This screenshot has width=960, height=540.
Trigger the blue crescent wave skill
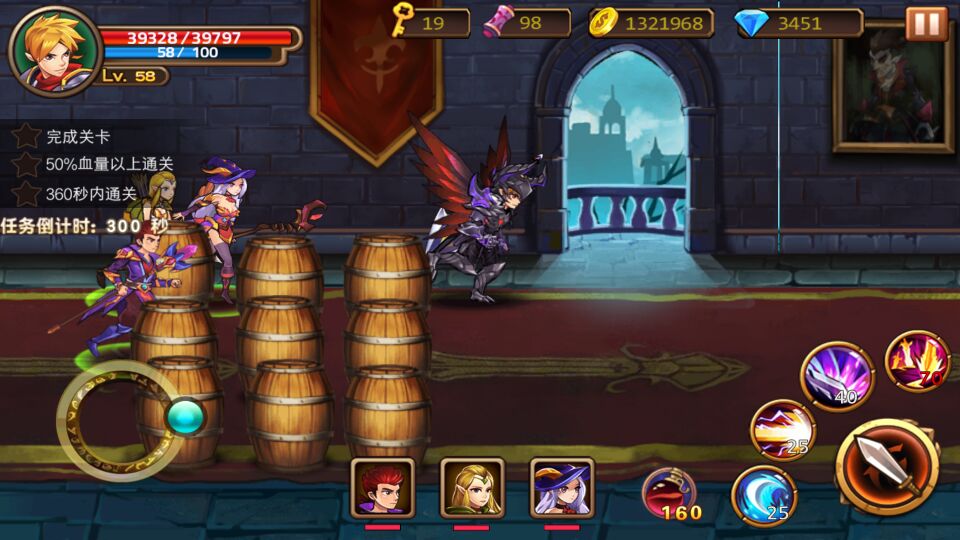[764, 495]
